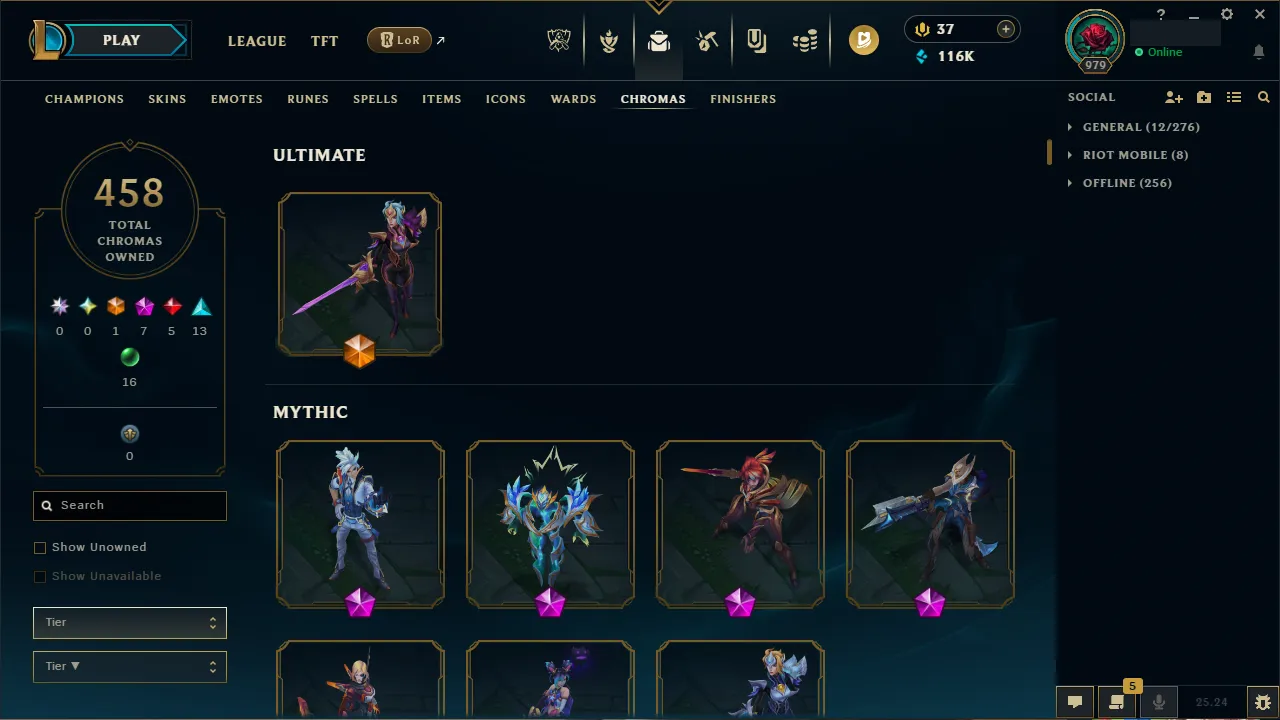Switch to the SKINS tab
The width and height of the screenshot is (1280, 720).
pyautogui.click(x=167, y=99)
